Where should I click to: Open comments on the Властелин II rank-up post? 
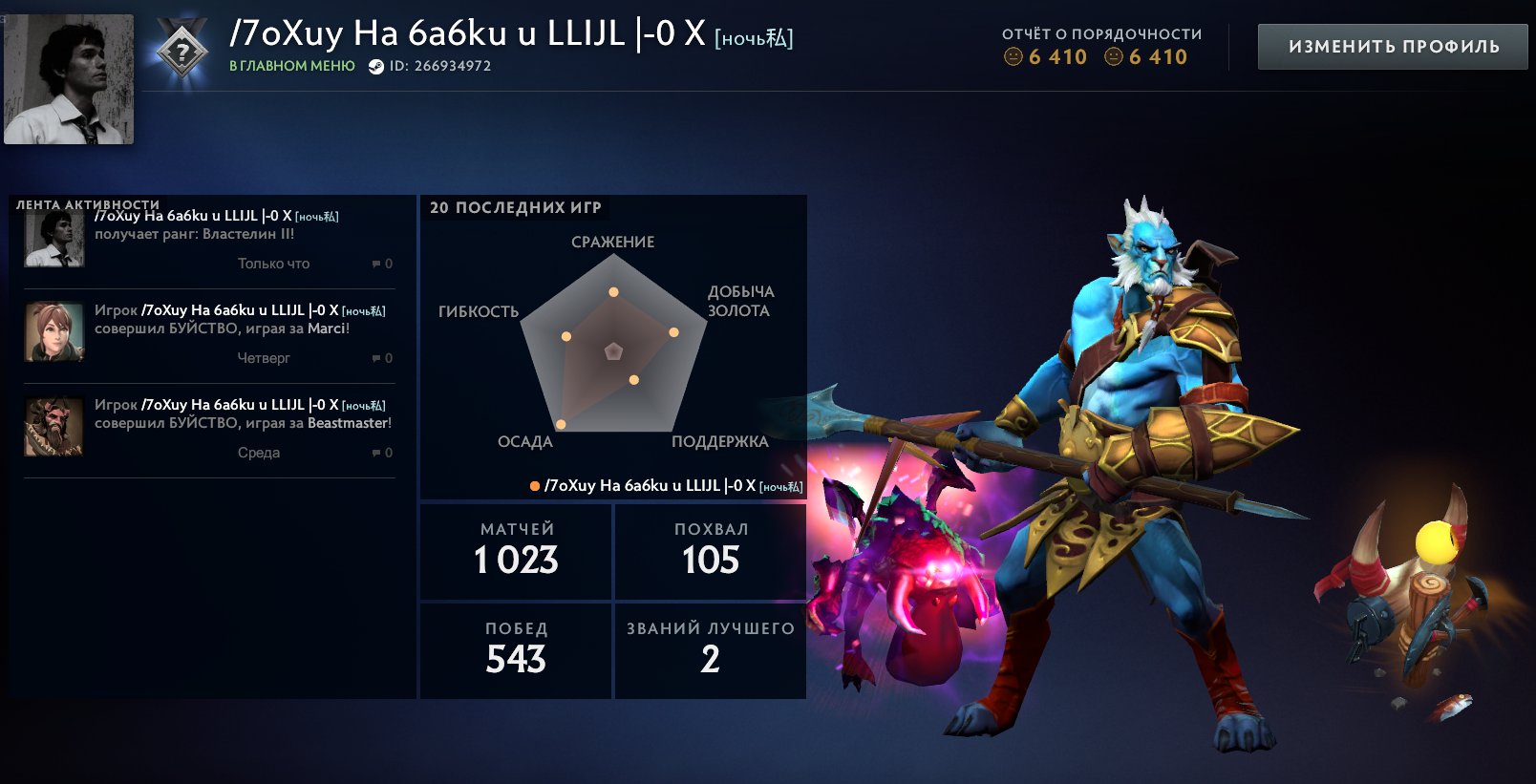(x=377, y=264)
